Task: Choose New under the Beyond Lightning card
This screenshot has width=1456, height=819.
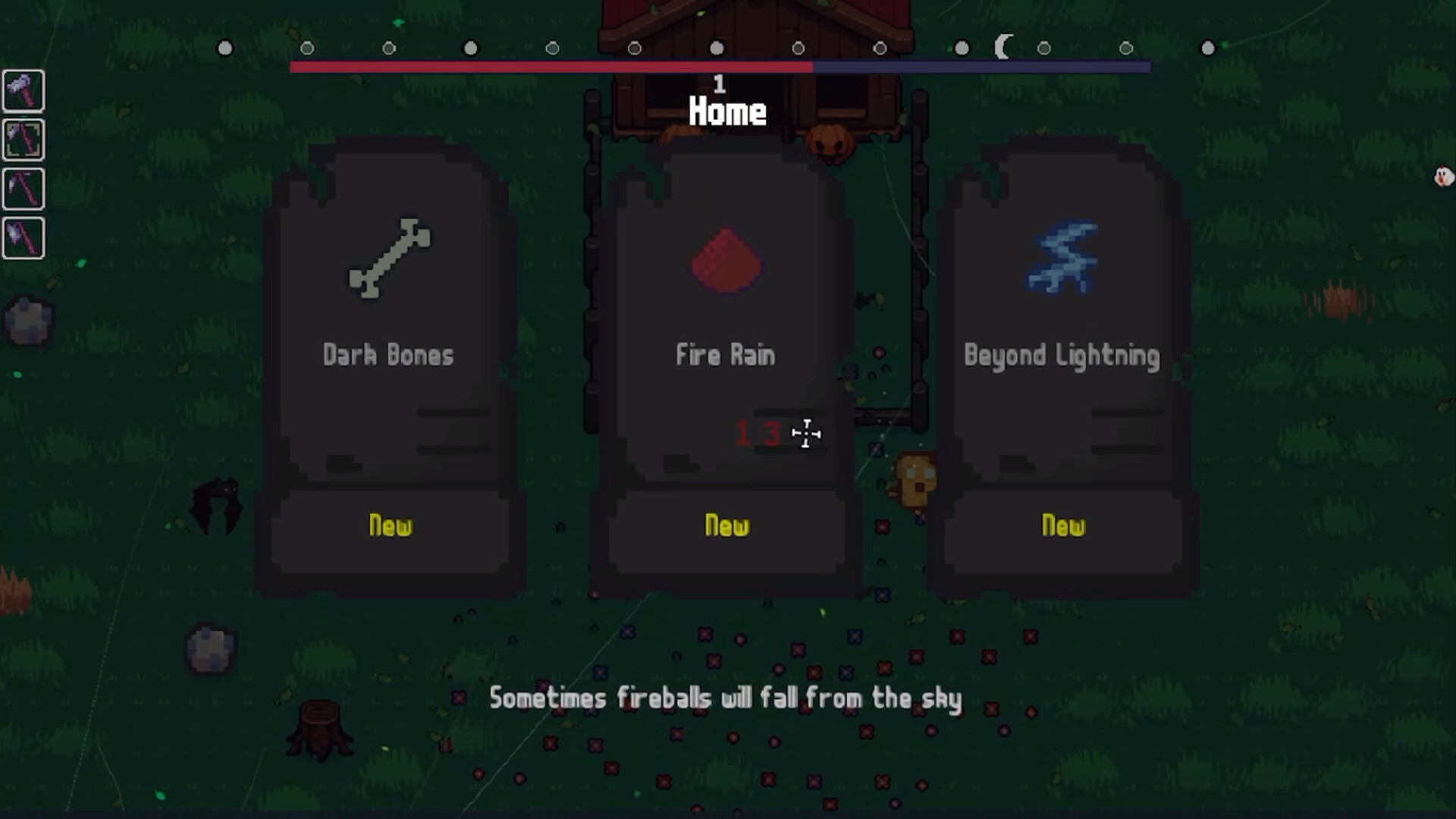Action: pyautogui.click(x=1063, y=526)
